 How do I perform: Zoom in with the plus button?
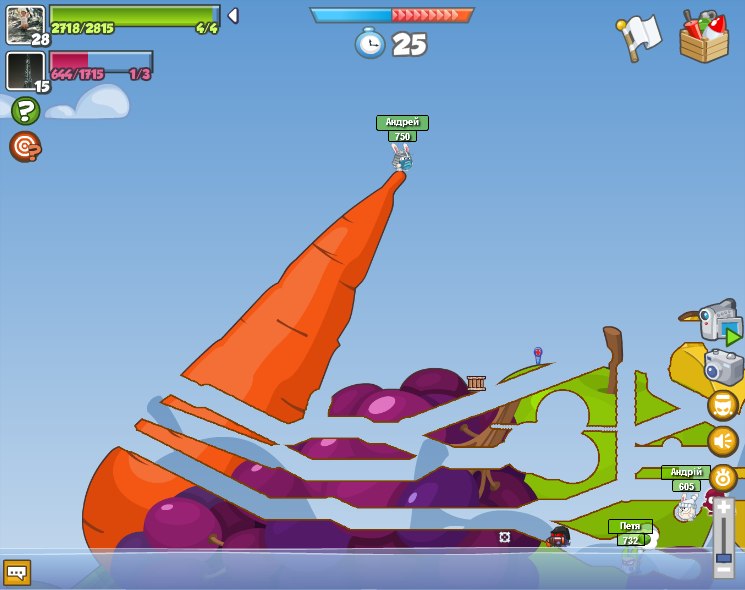(x=723, y=507)
